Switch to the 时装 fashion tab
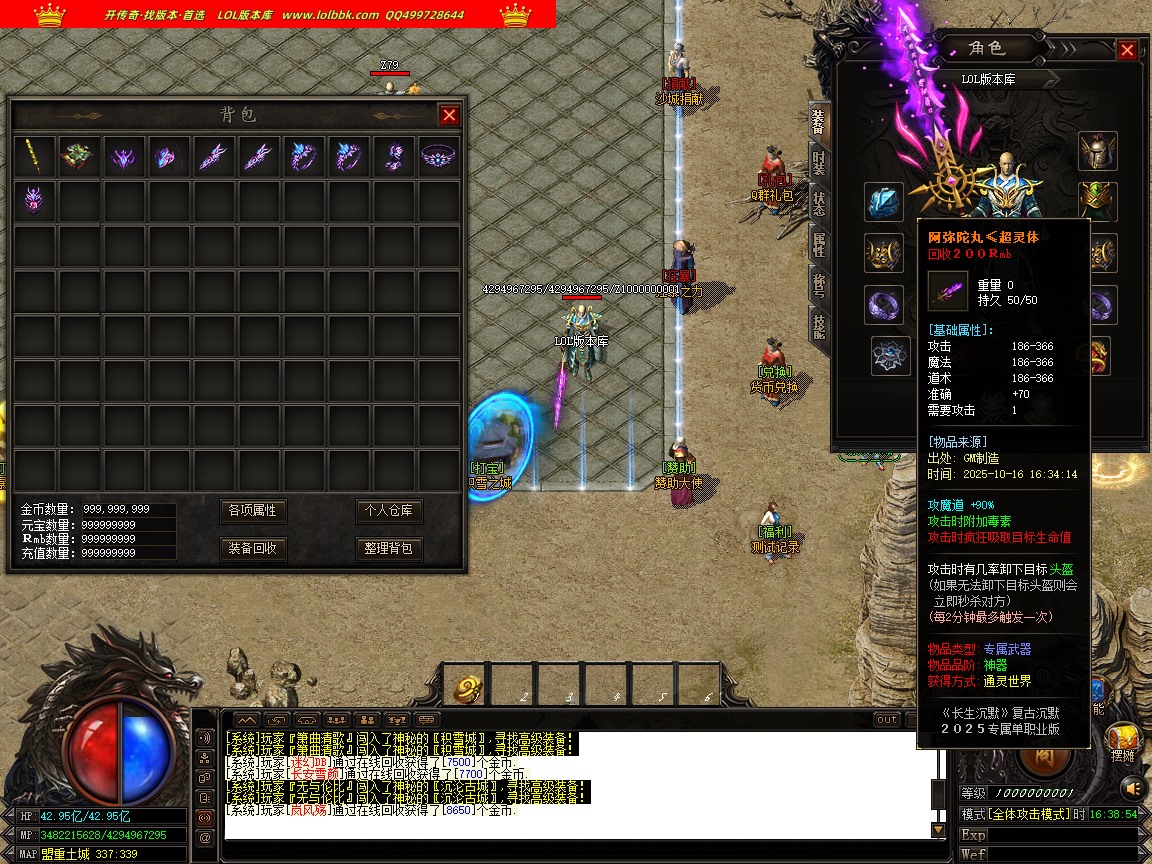 point(819,162)
